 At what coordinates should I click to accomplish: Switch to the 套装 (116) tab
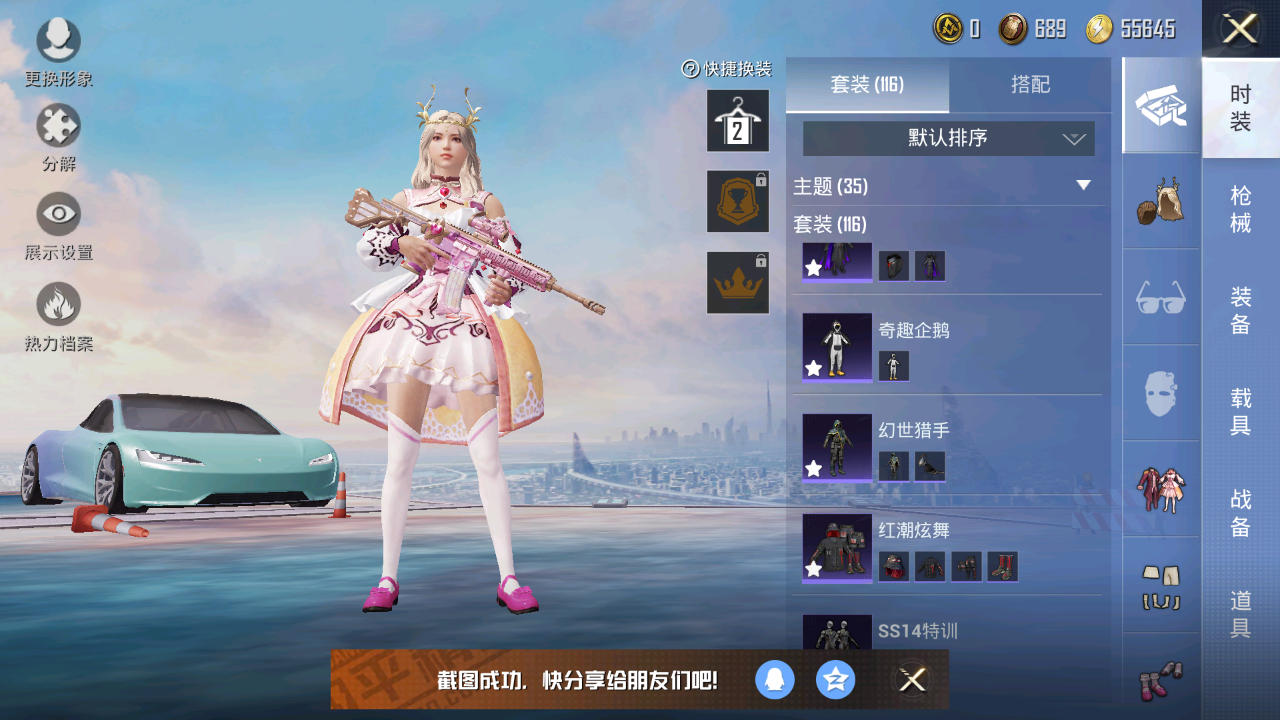click(x=867, y=85)
